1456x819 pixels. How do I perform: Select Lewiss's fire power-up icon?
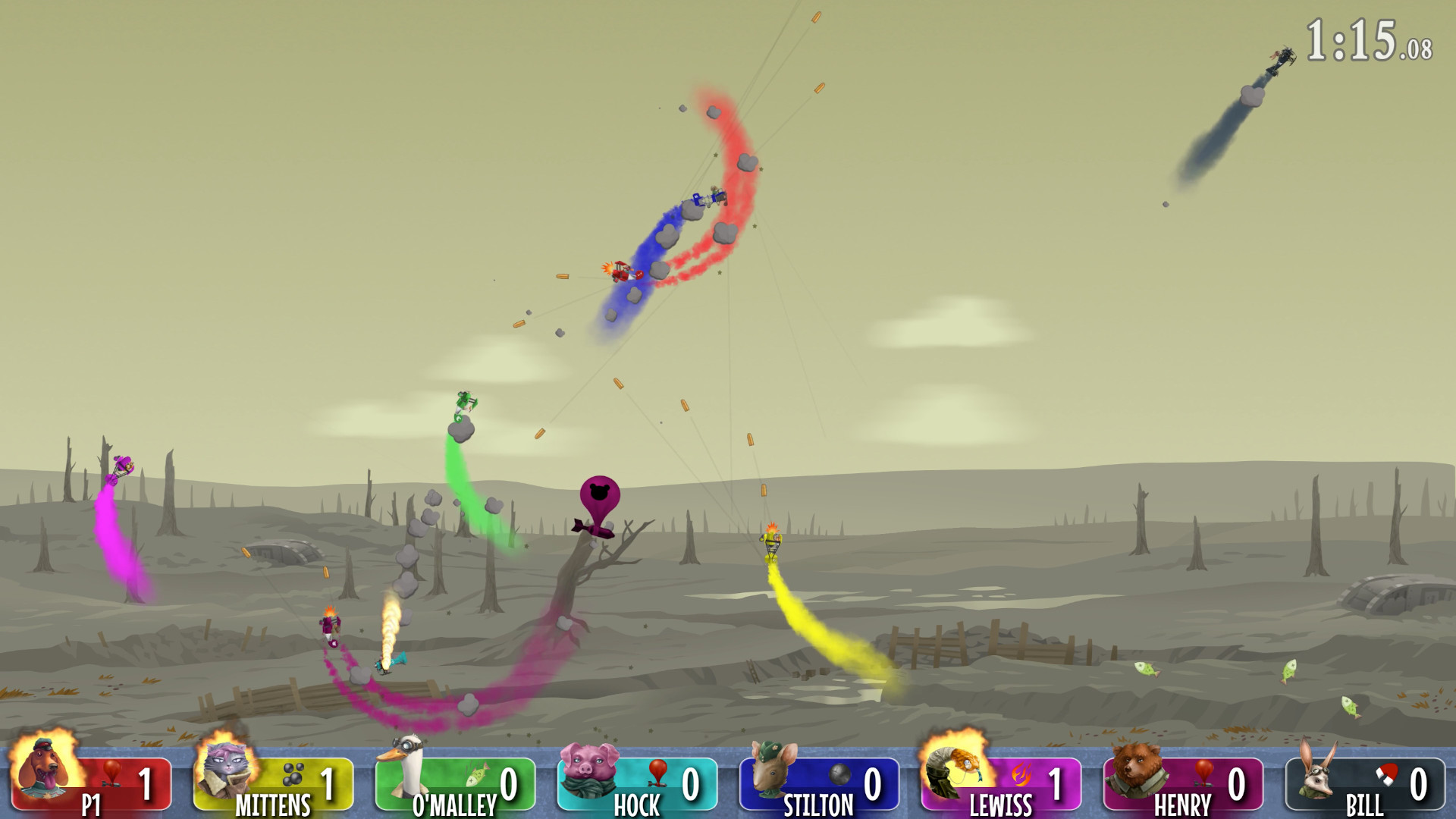[x=1021, y=774]
